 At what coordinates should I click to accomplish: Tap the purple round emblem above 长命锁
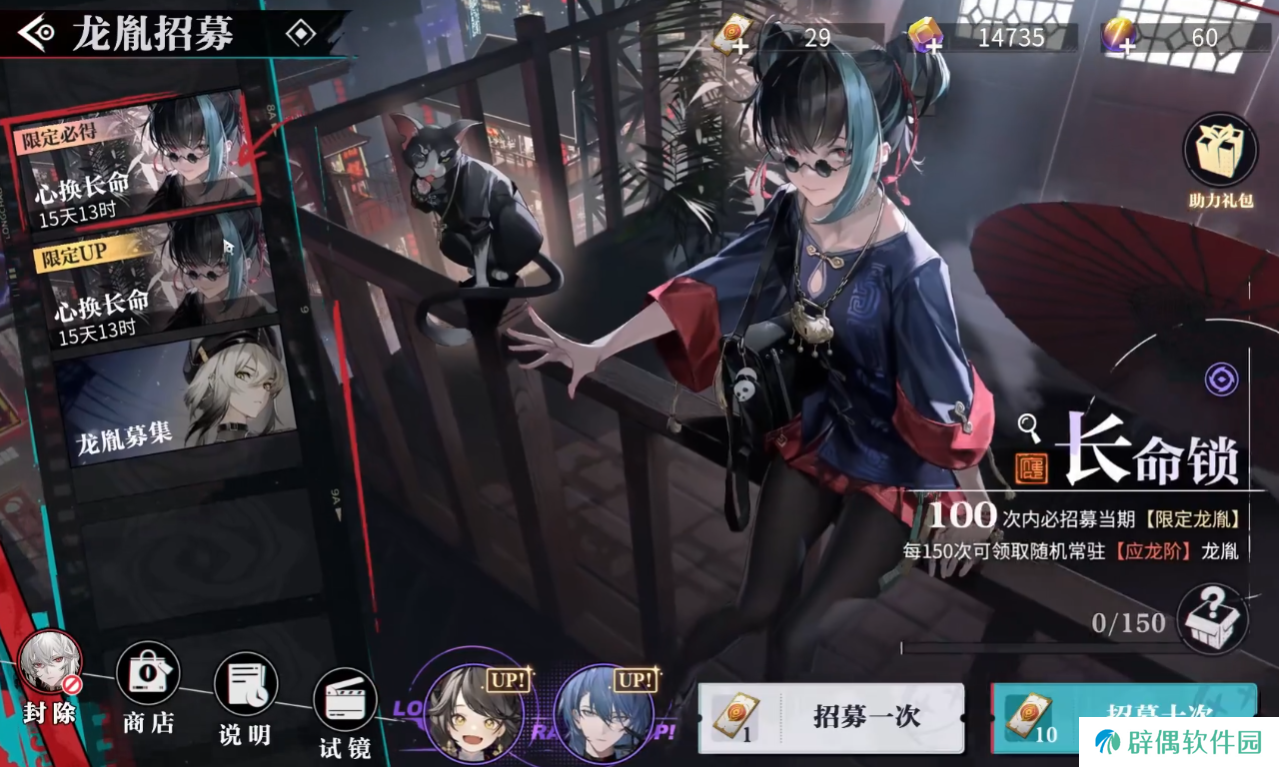(1221, 379)
